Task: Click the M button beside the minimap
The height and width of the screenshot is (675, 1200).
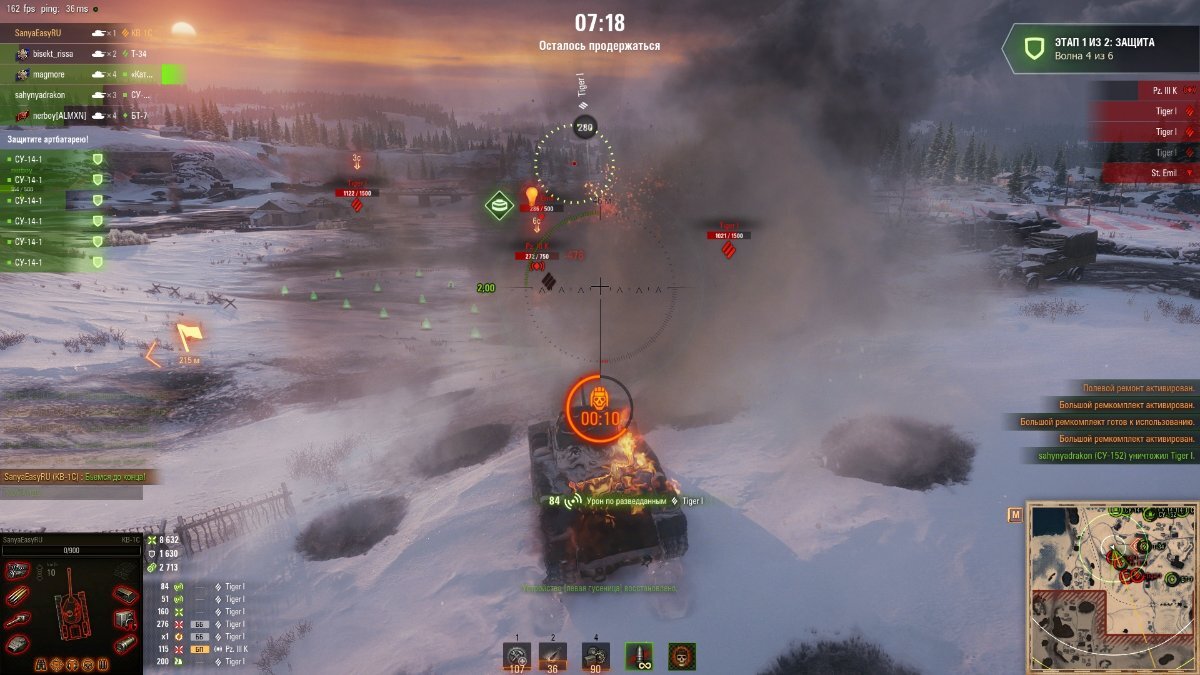Action: (x=1016, y=515)
